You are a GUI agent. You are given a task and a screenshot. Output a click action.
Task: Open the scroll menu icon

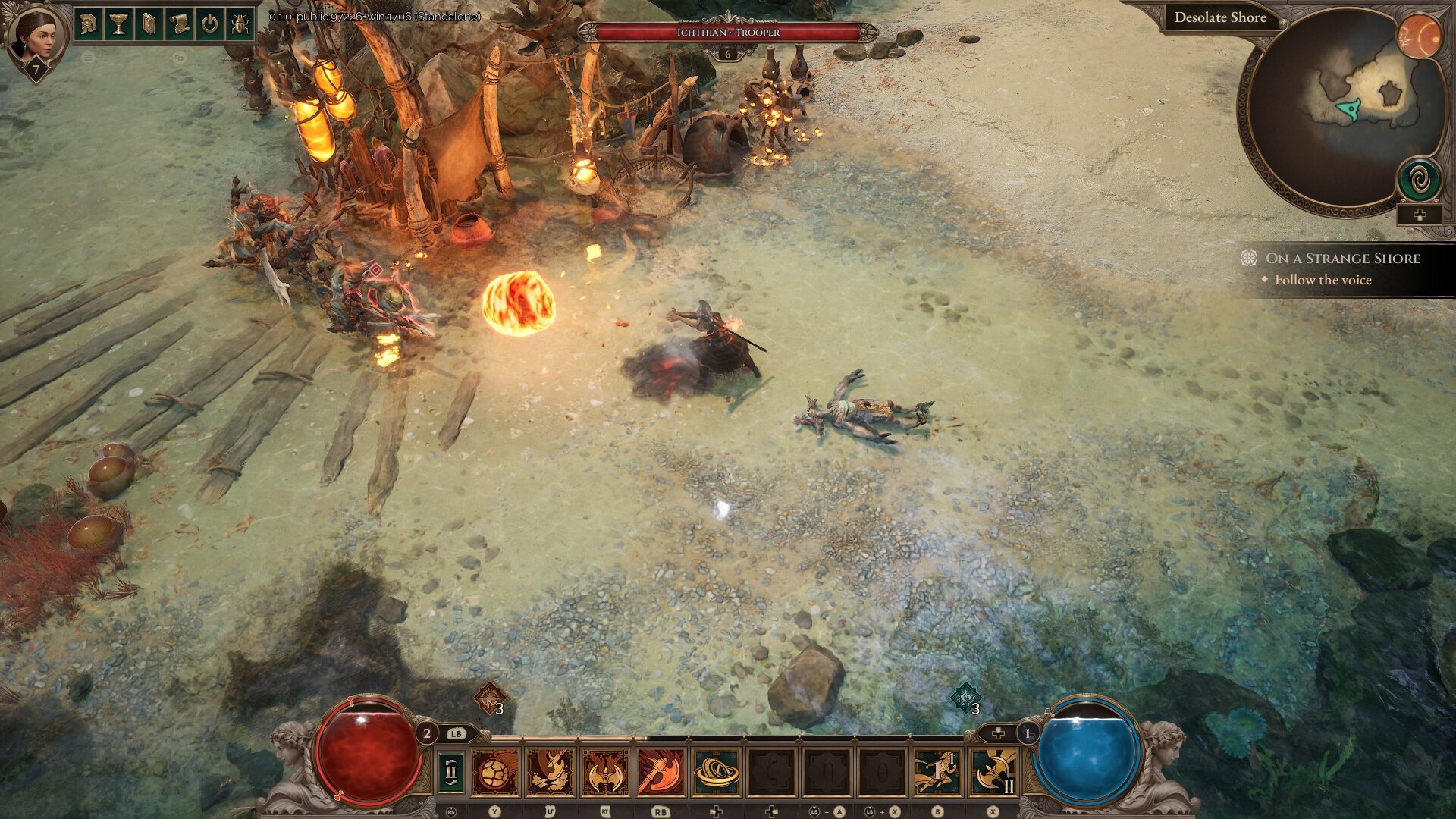[179, 25]
